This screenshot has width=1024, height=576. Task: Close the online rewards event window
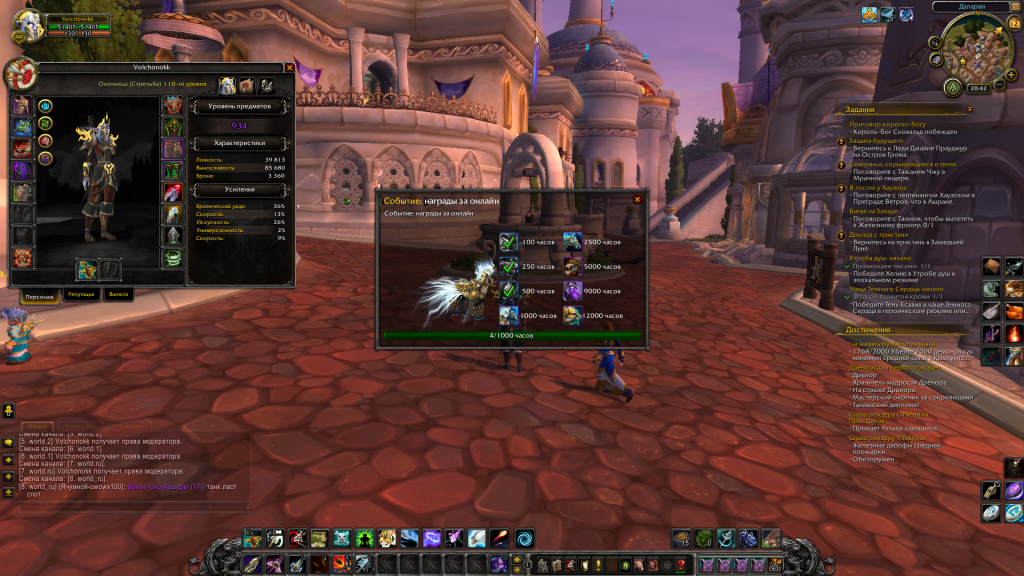click(x=637, y=200)
